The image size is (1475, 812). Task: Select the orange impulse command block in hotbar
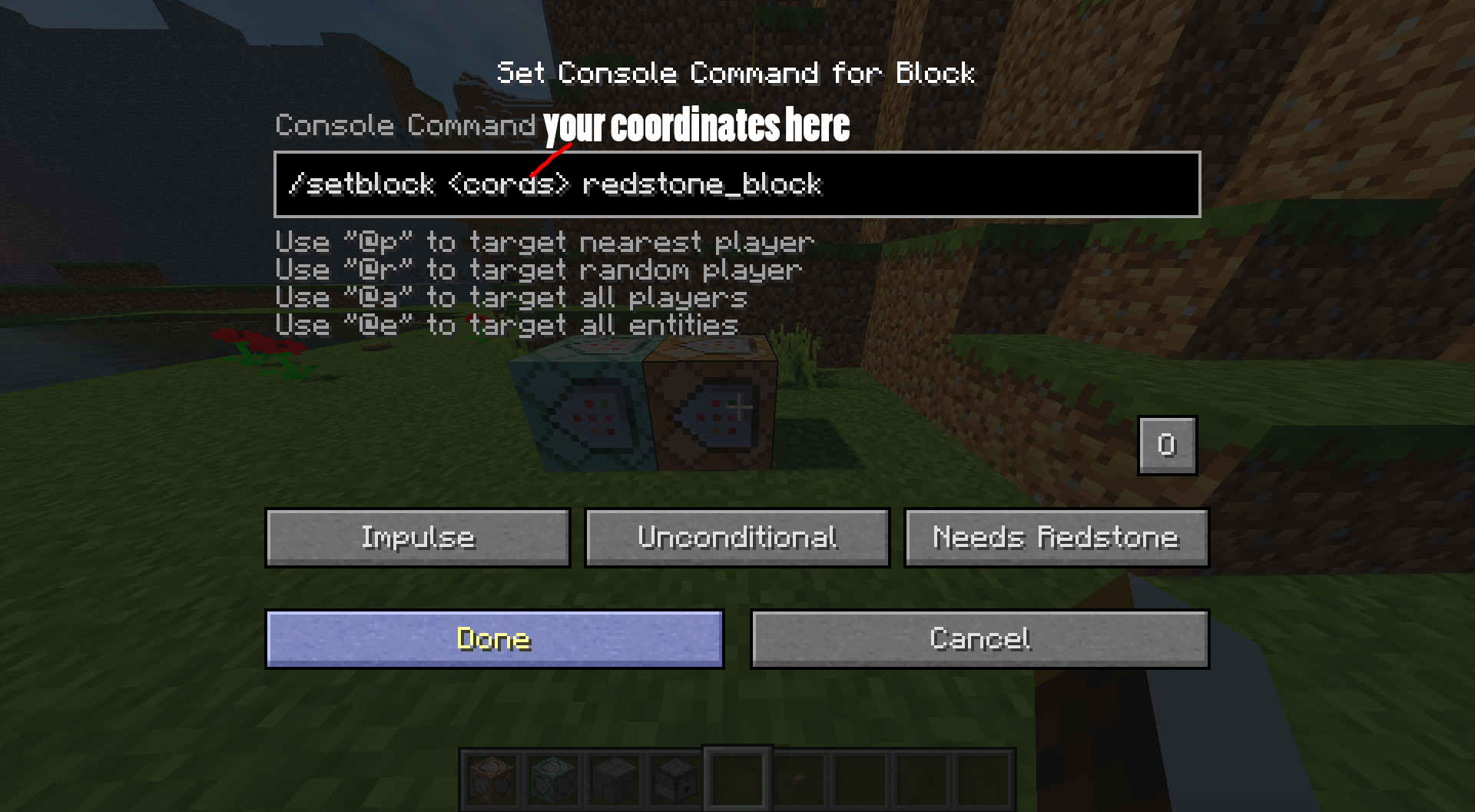coord(492,780)
